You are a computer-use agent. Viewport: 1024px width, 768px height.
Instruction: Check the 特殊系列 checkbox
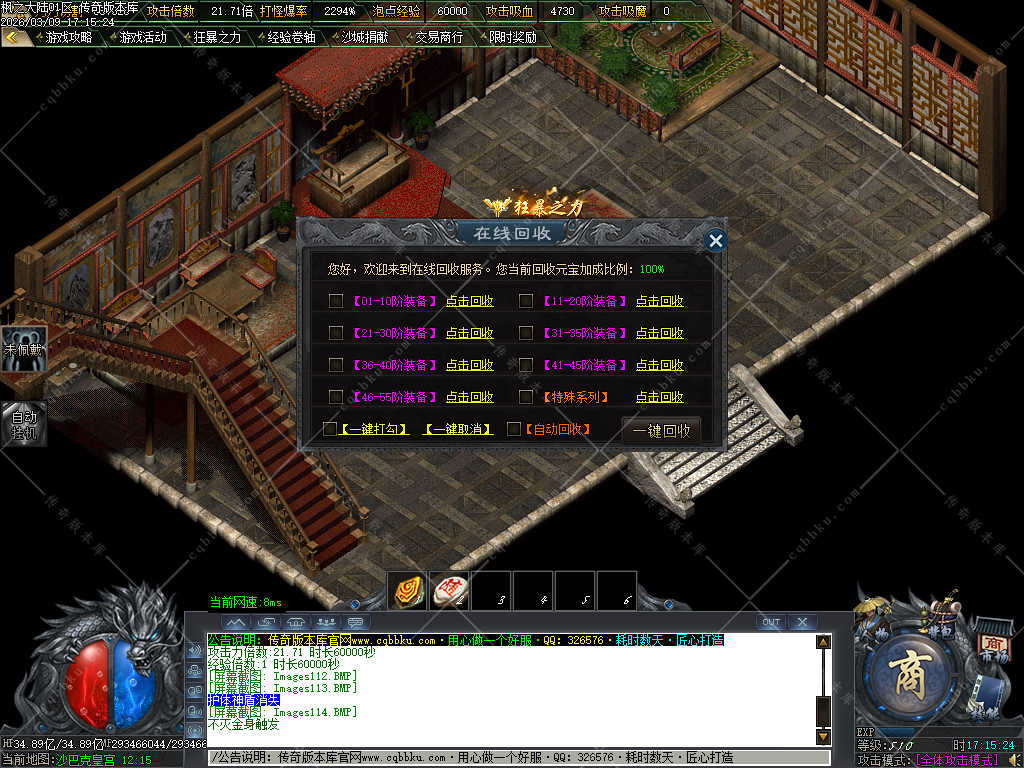point(526,397)
